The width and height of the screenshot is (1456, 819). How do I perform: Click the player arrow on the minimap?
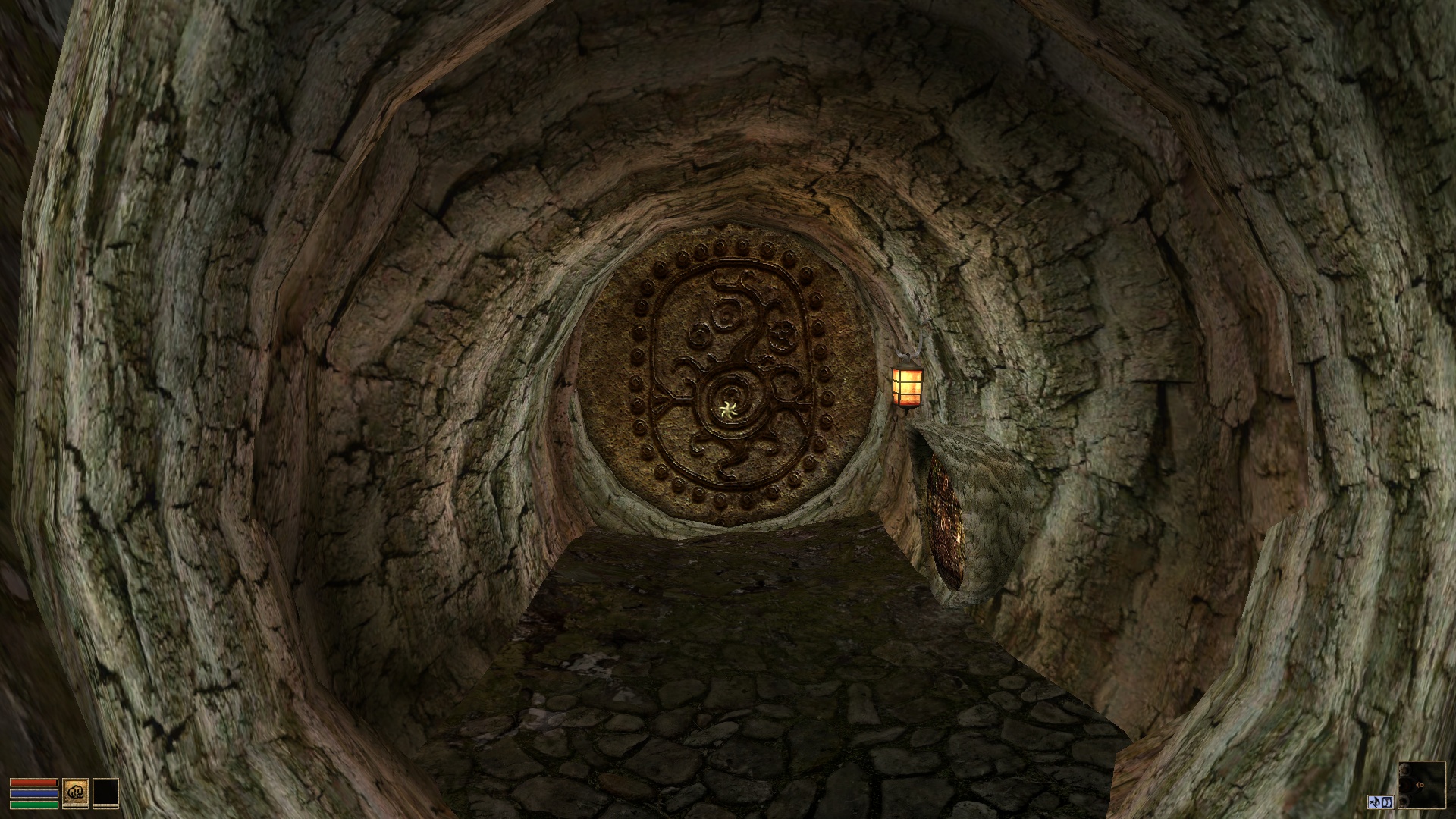pos(1420,785)
